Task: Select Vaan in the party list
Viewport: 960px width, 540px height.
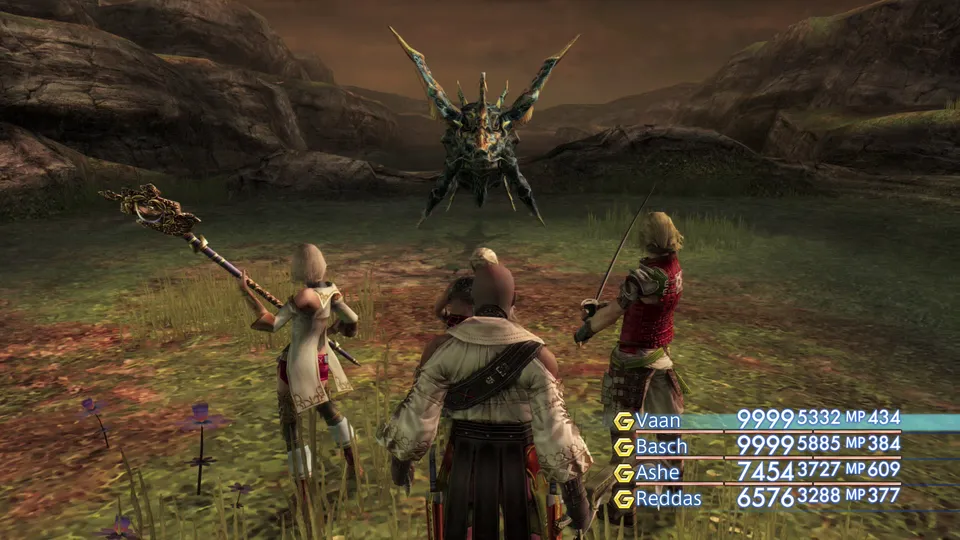Action: [658, 420]
